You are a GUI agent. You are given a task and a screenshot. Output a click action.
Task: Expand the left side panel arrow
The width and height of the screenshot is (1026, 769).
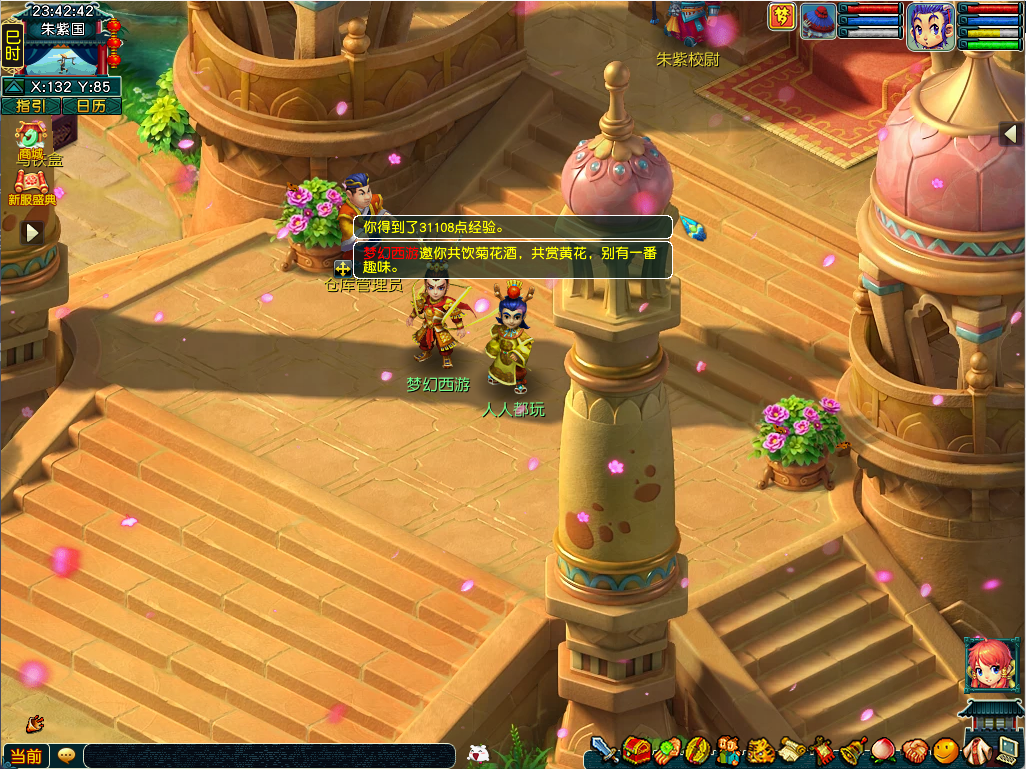[x=32, y=233]
